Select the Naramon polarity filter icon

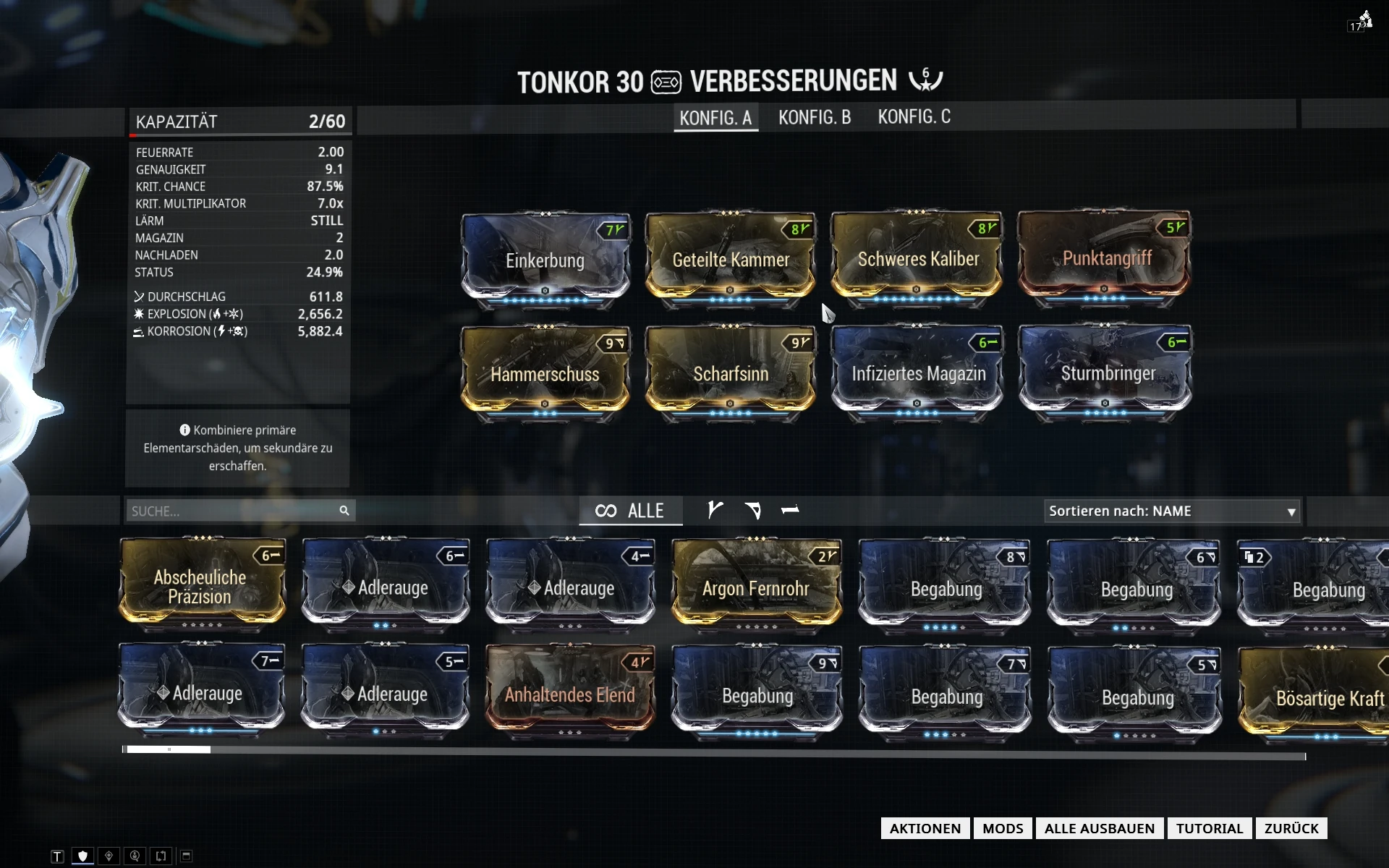[x=754, y=511]
